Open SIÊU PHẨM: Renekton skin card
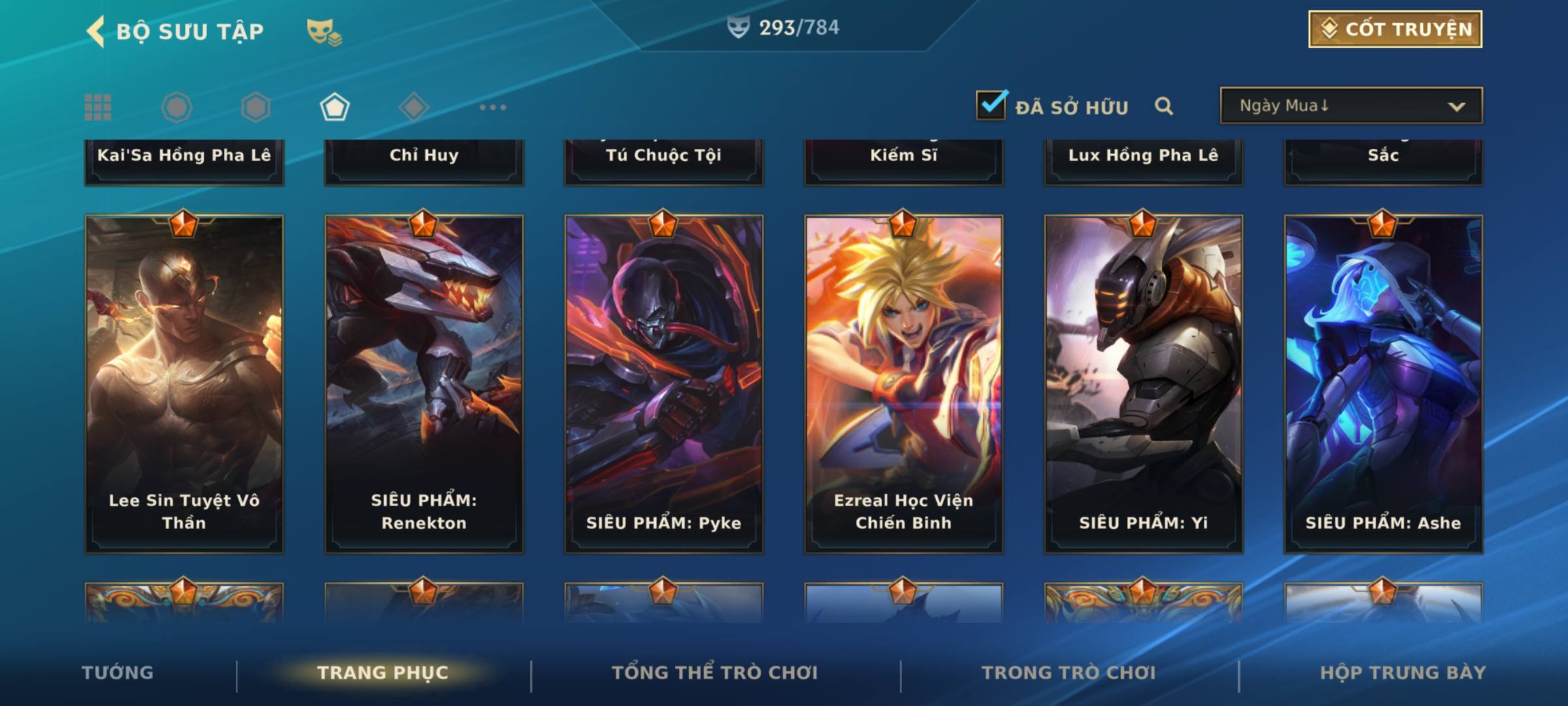The image size is (1568, 706). [x=424, y=384]
